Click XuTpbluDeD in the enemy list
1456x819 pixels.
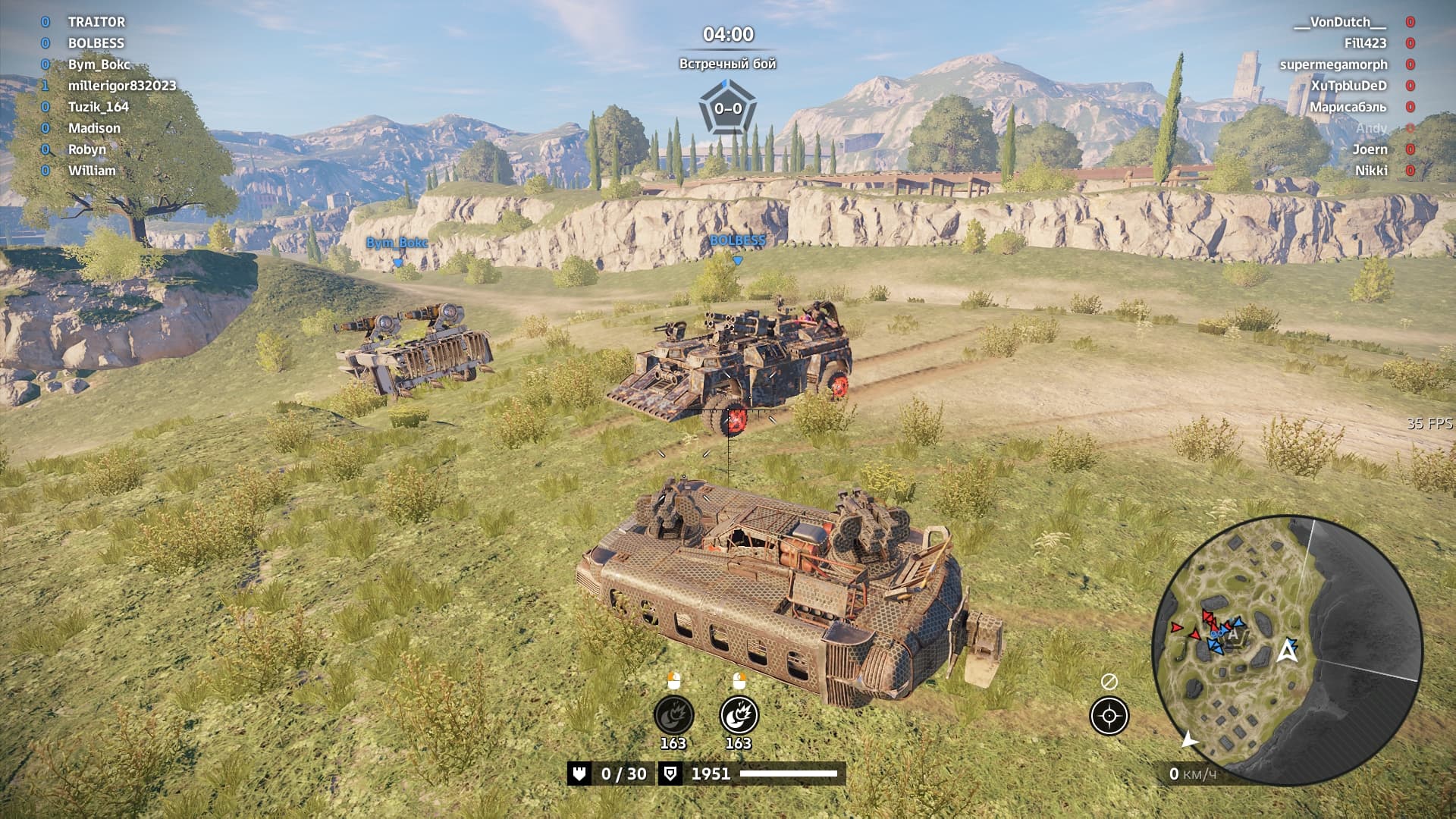coord(1348,86)
